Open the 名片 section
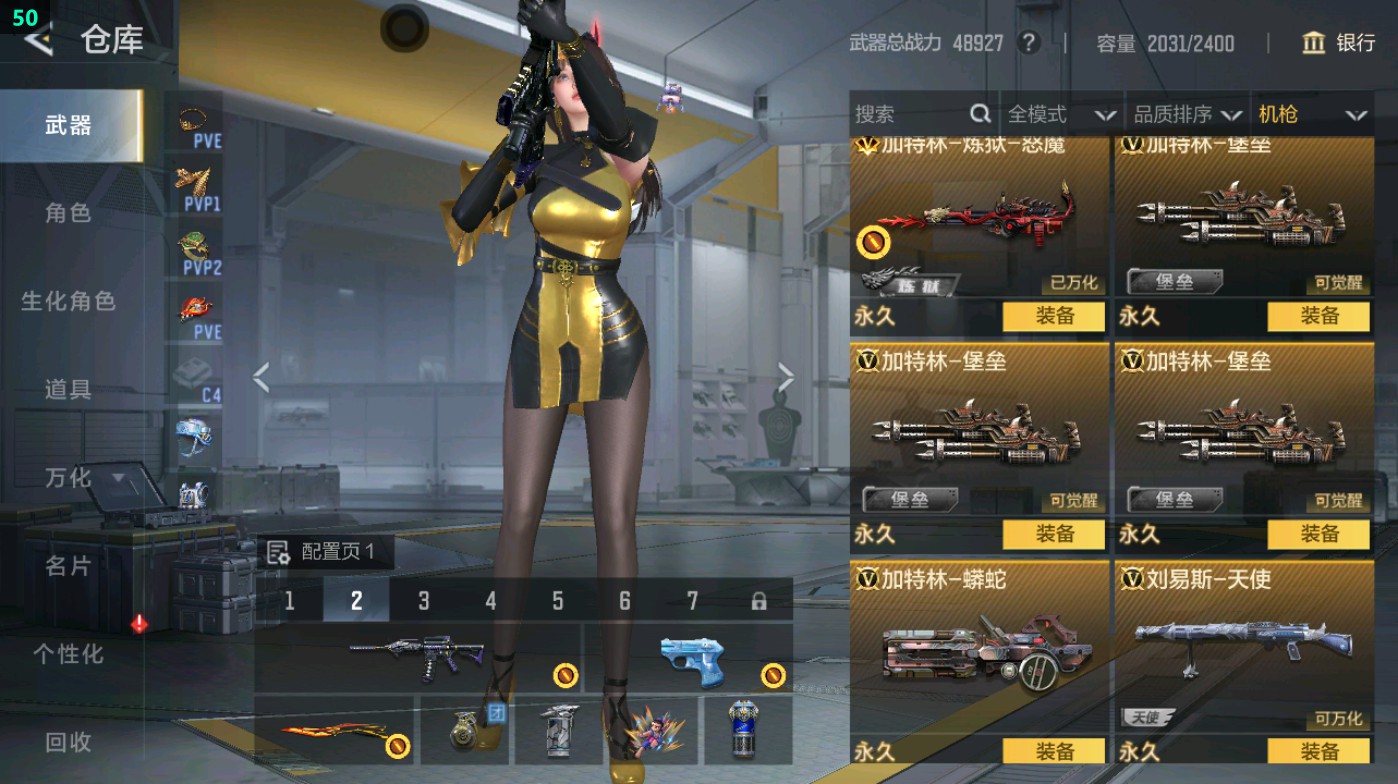This screenshot has height=784, width=1398. coord(68,566)
